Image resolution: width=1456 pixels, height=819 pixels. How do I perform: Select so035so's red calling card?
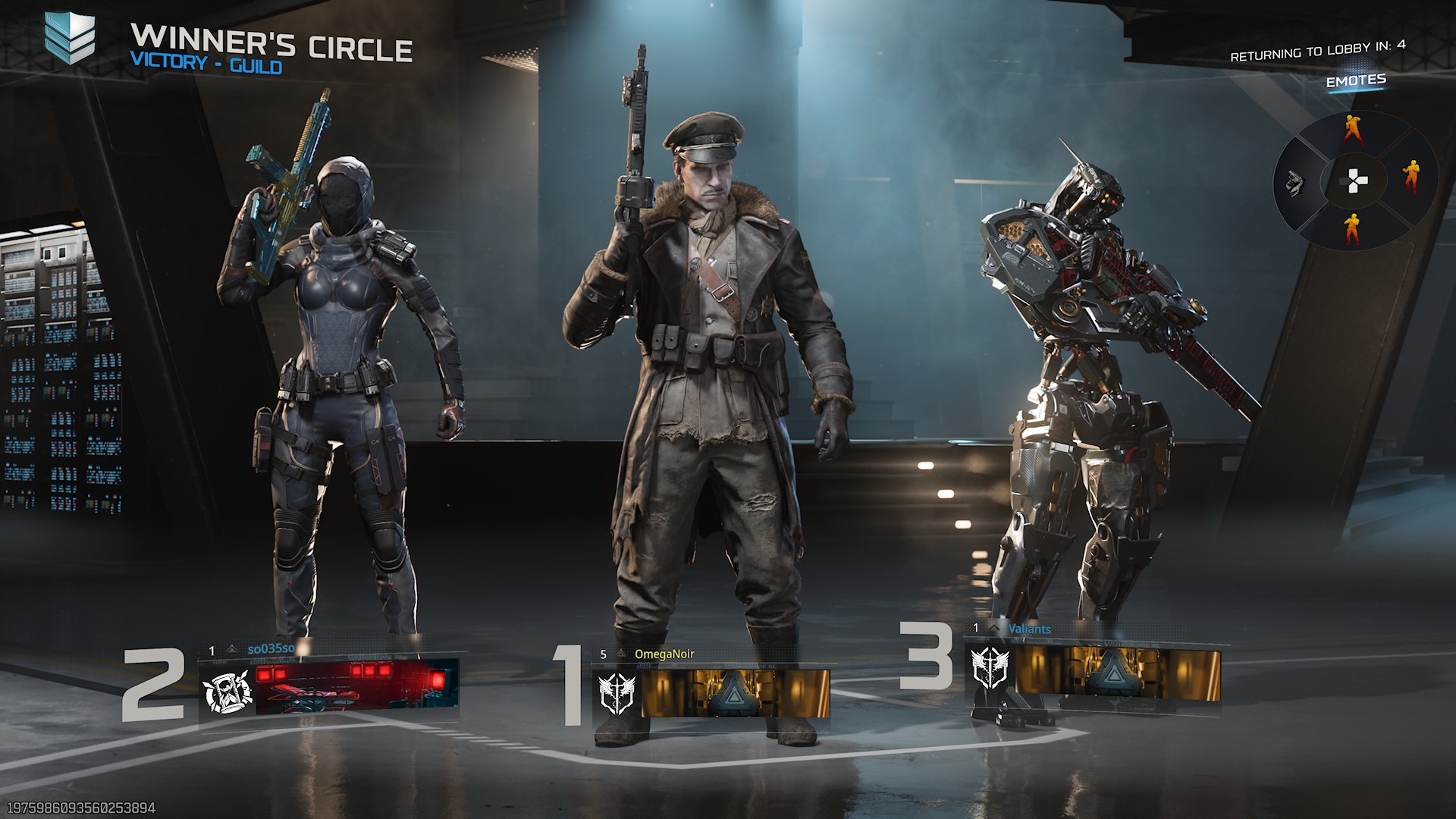tap(357, 686)
